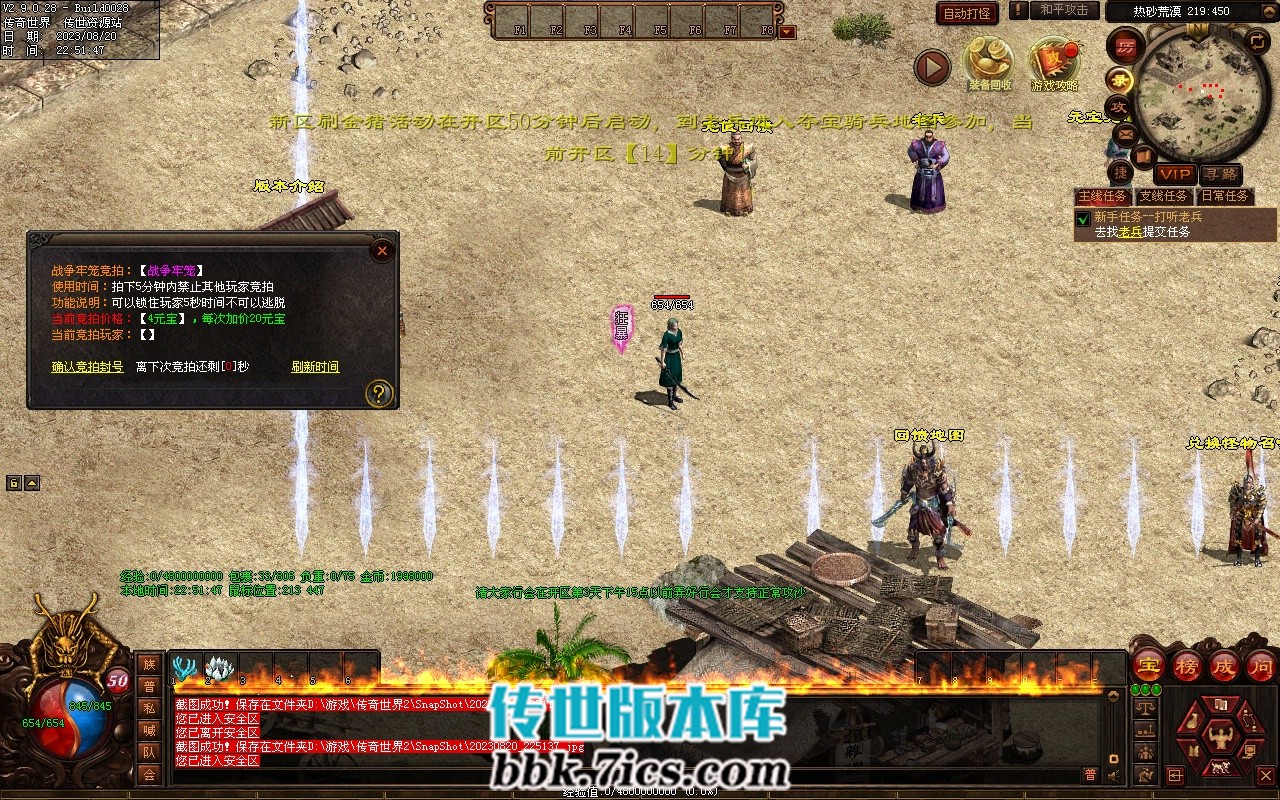Change the 和平攻击 attack mode
Image resolution: width=1280 pixels, height=800 pixels.
click(x=1063, y=10)
